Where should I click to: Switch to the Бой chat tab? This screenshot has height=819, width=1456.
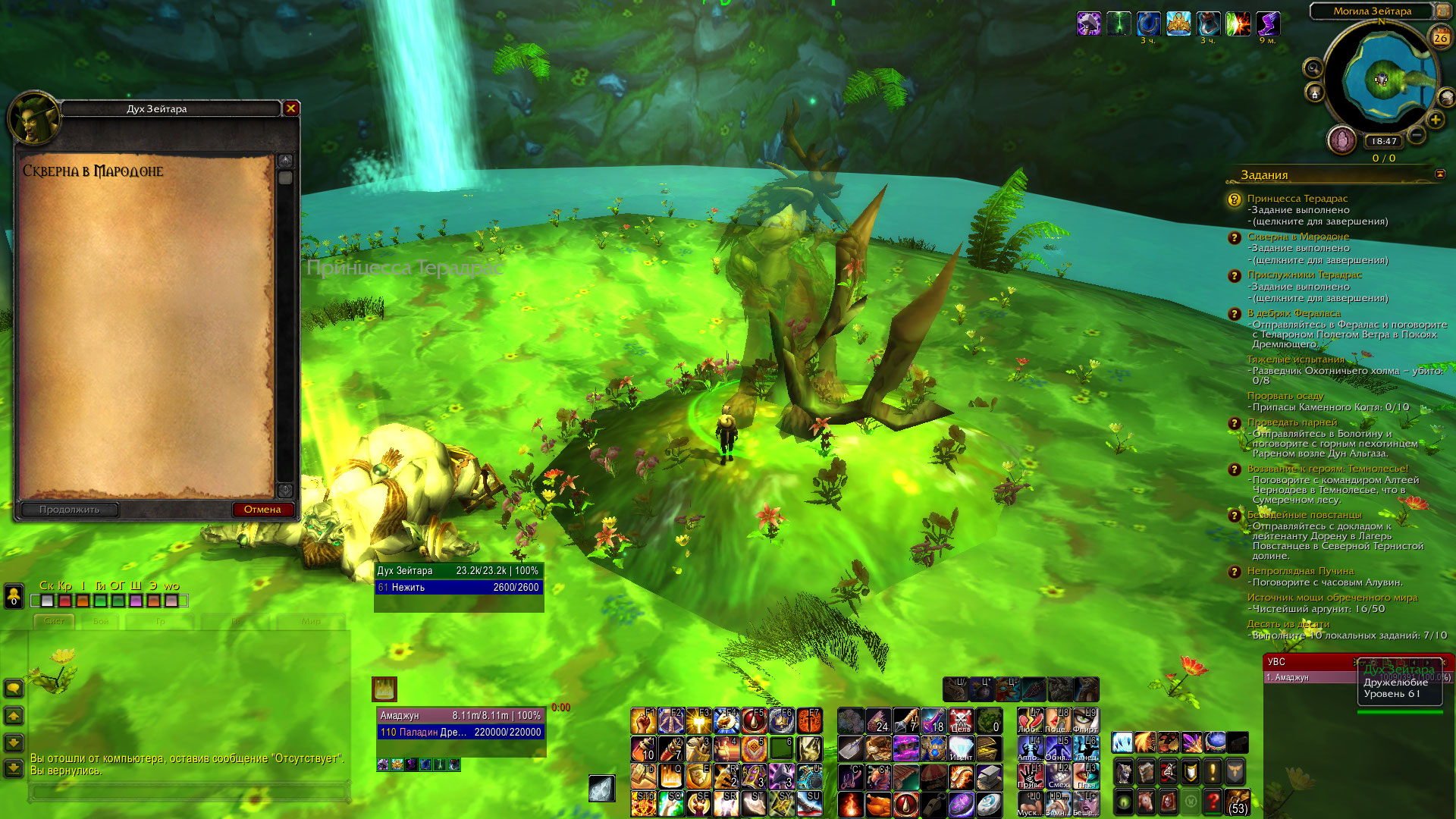click(101, 621)
